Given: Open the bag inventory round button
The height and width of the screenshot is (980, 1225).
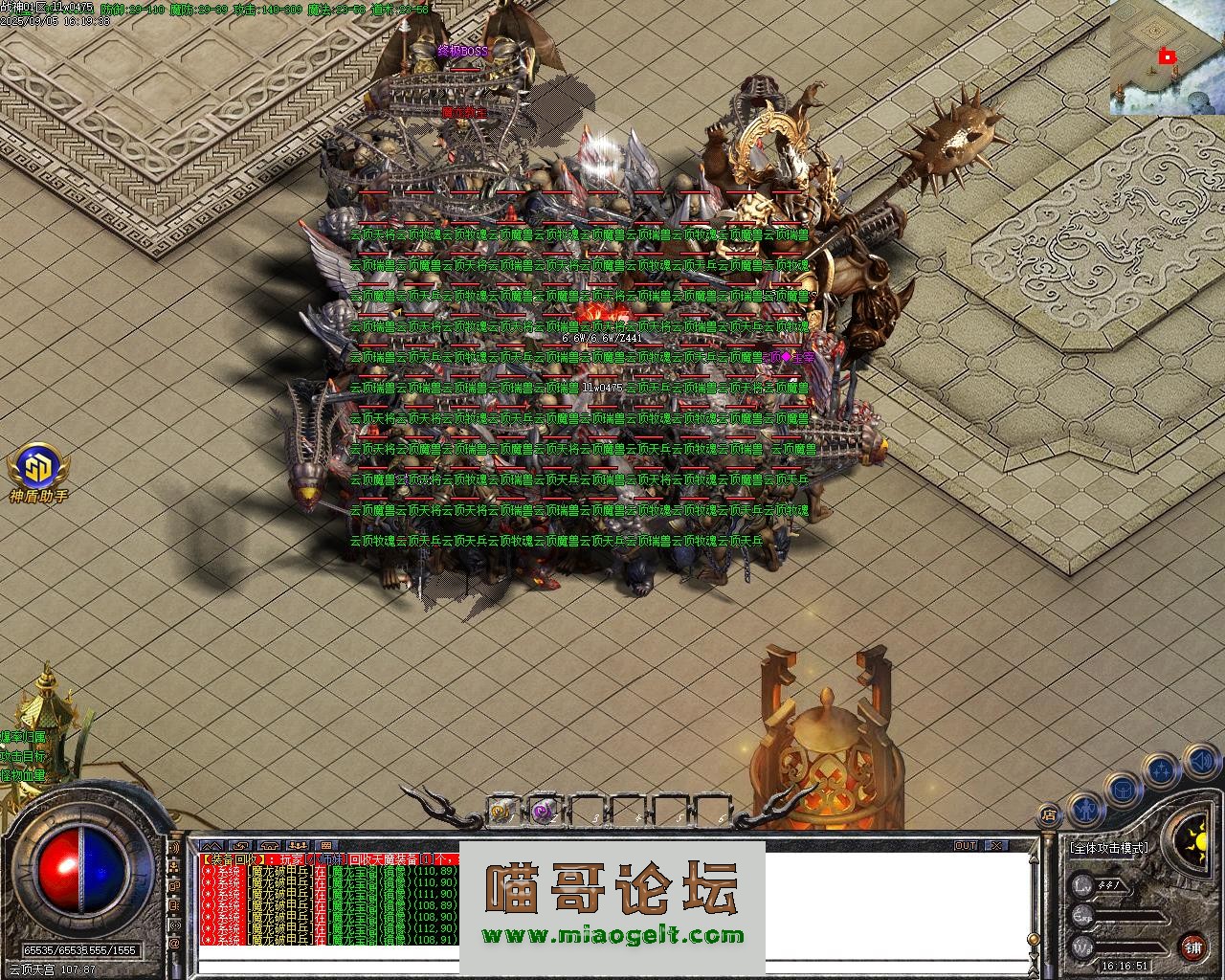Looking at the screenshot, I should tap(1122, 789).
